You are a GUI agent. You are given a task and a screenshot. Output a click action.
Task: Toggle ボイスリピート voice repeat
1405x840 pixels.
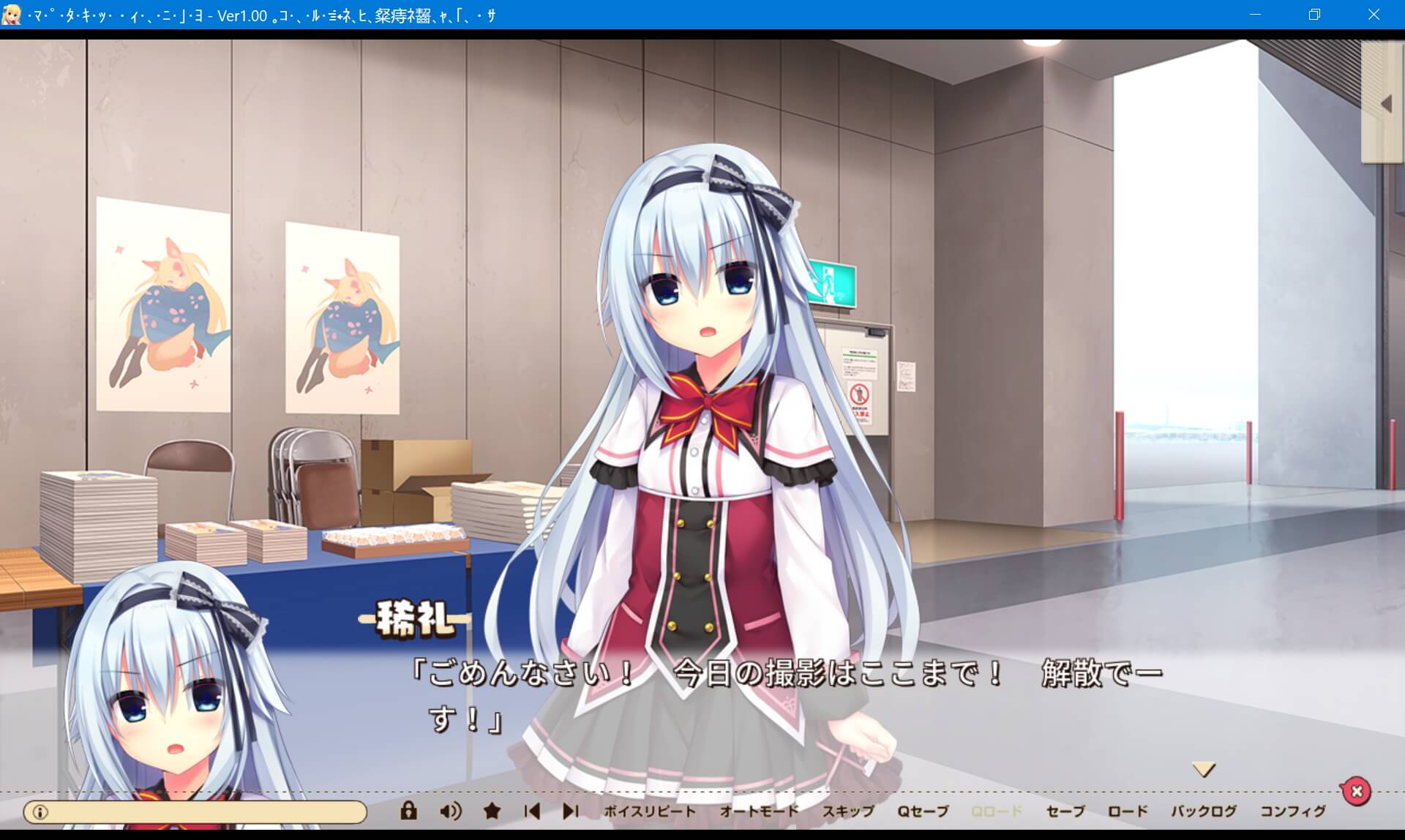pyautogui.click(x=648, y=811)
